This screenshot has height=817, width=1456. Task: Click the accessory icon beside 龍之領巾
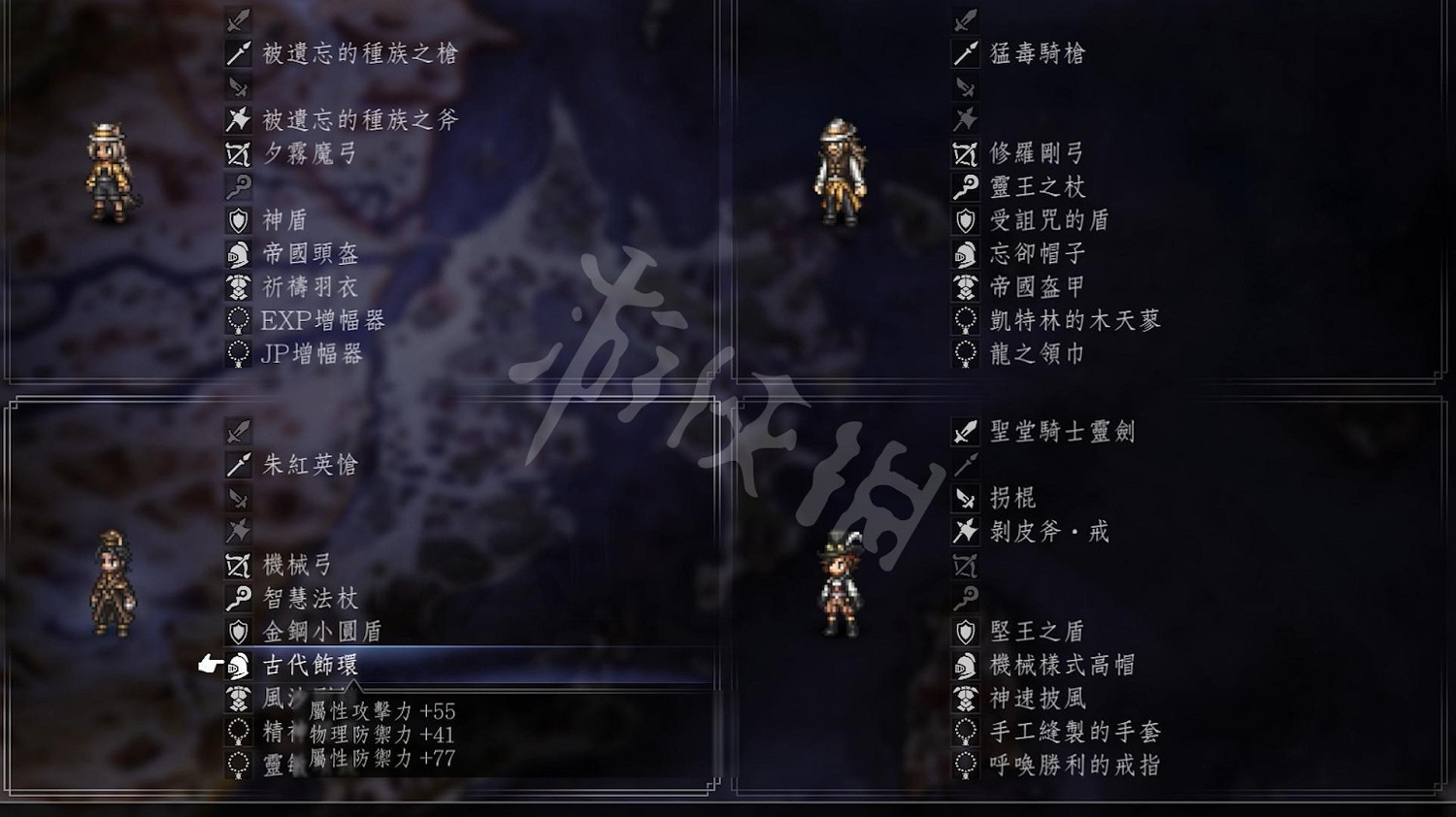point(964,353)
